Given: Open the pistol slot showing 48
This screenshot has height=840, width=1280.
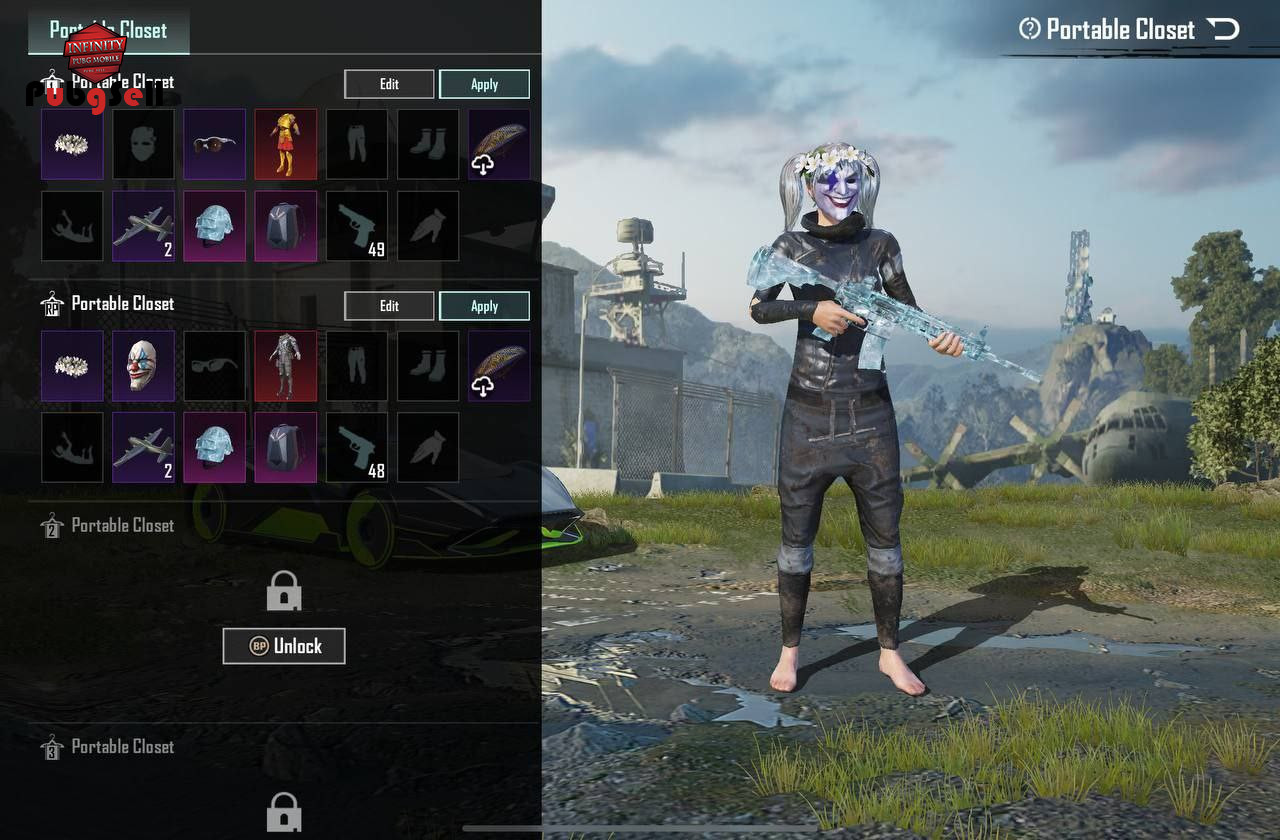Looking at the screenshot, I should click(357, 448).
